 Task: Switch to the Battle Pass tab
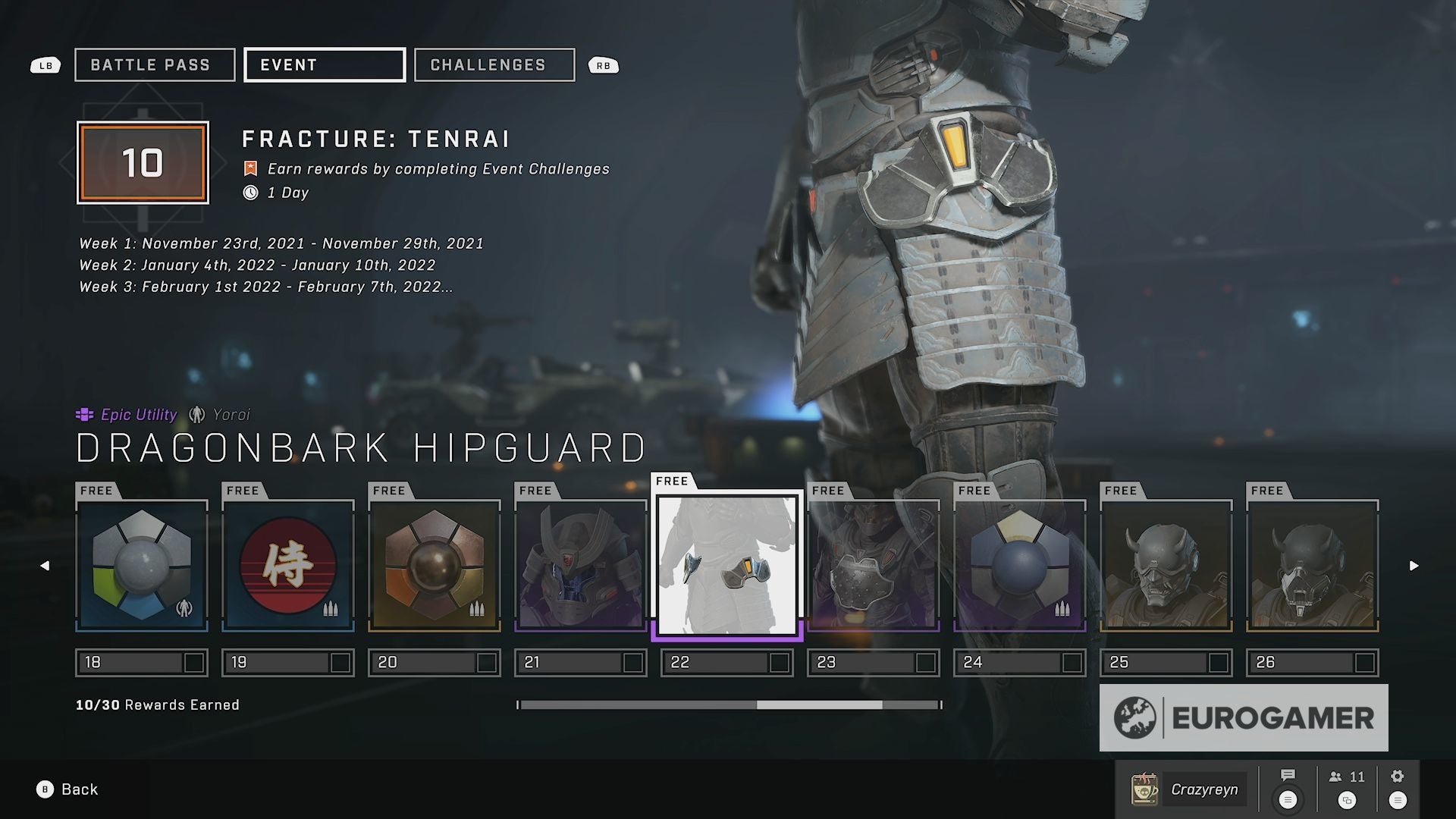pyautogui.click(x=155, y=65)
